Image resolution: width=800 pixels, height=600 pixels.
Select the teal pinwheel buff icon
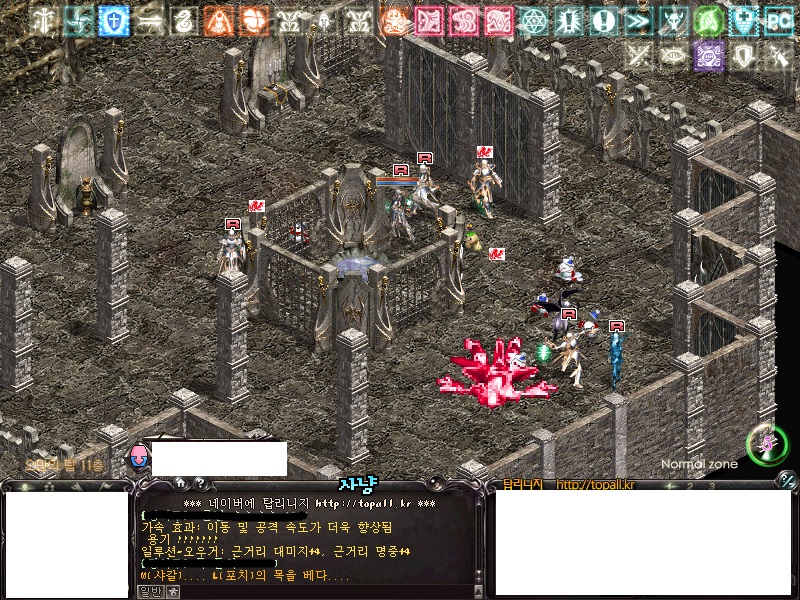point(78,20)
